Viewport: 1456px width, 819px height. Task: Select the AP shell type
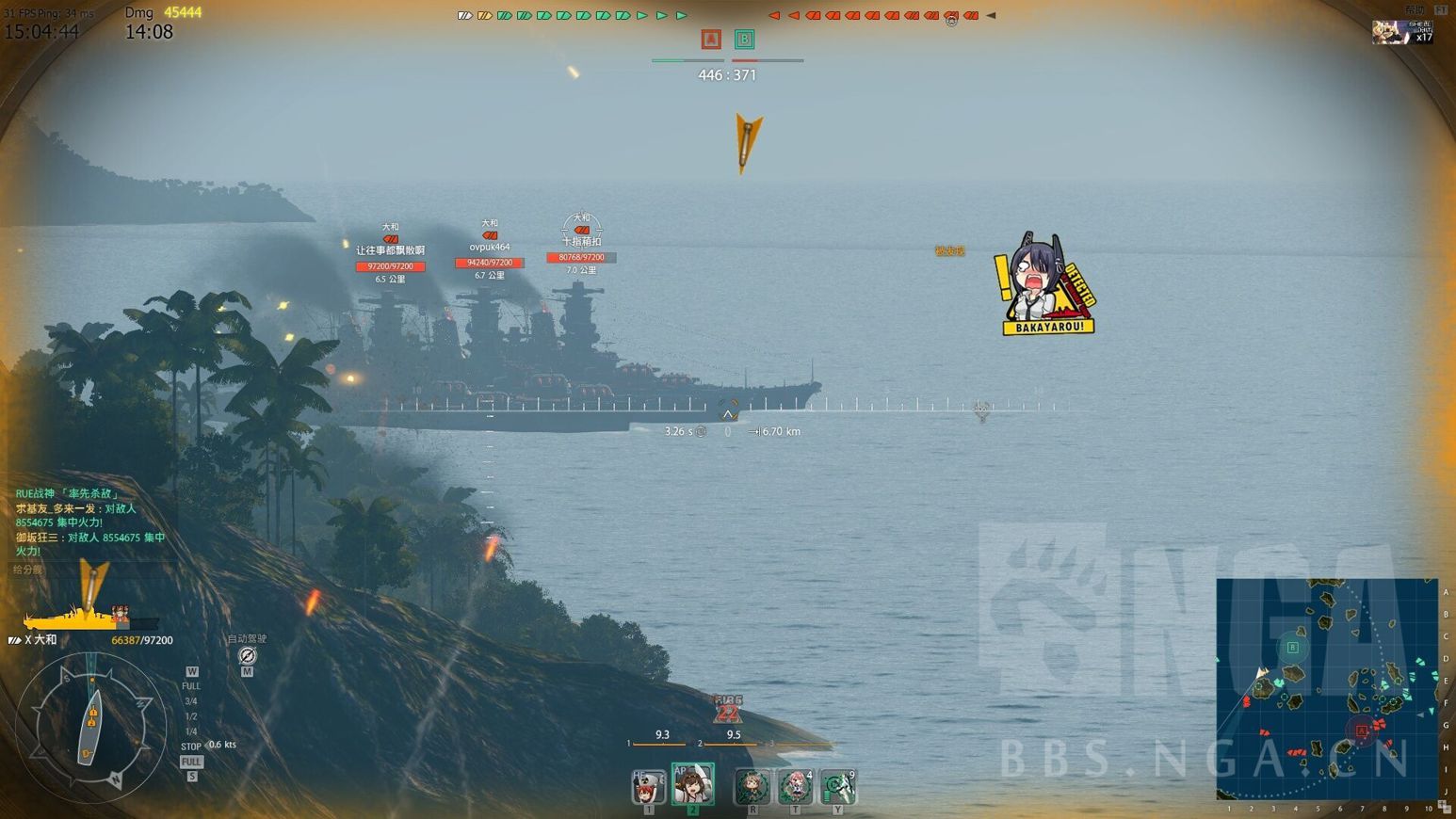tap(692, 784)
